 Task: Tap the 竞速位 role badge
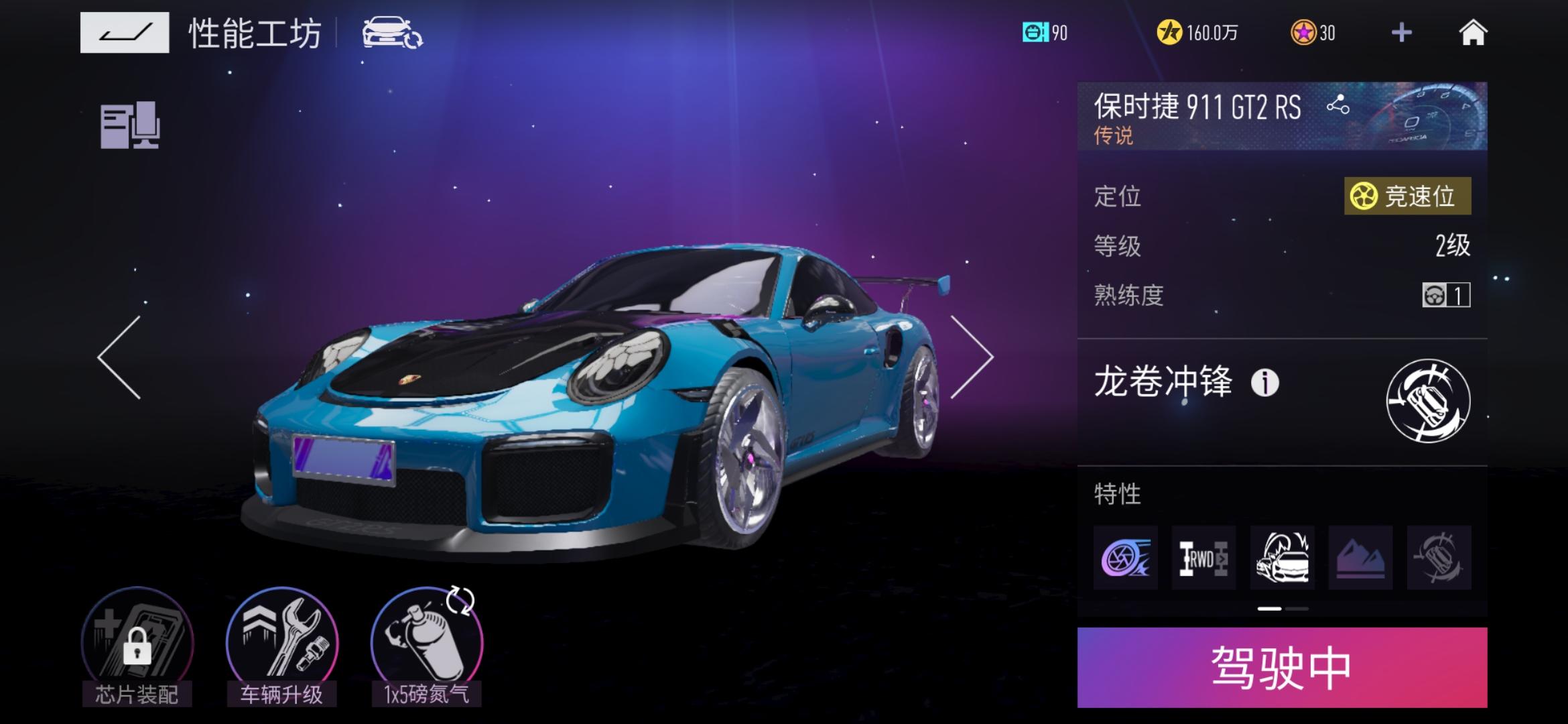point(1407,196)
